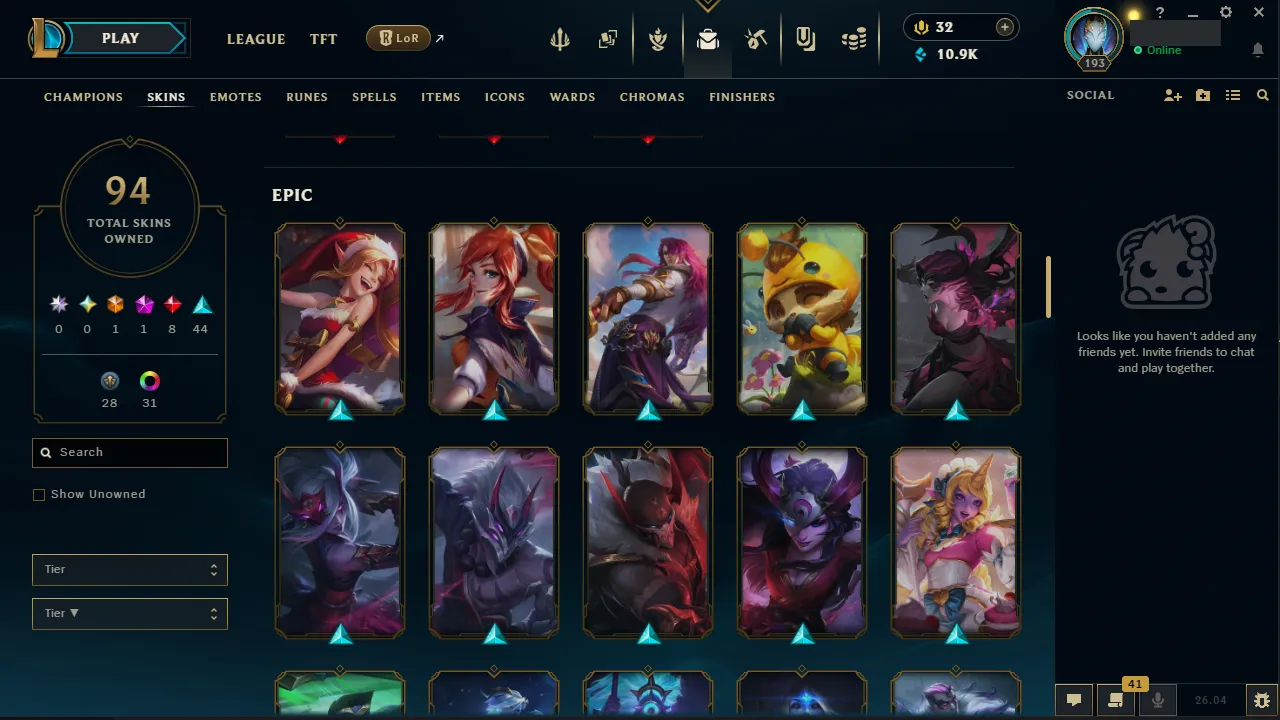Open the Tier sort order dropdown
The image size is (1280, 720).
(129, 613)
